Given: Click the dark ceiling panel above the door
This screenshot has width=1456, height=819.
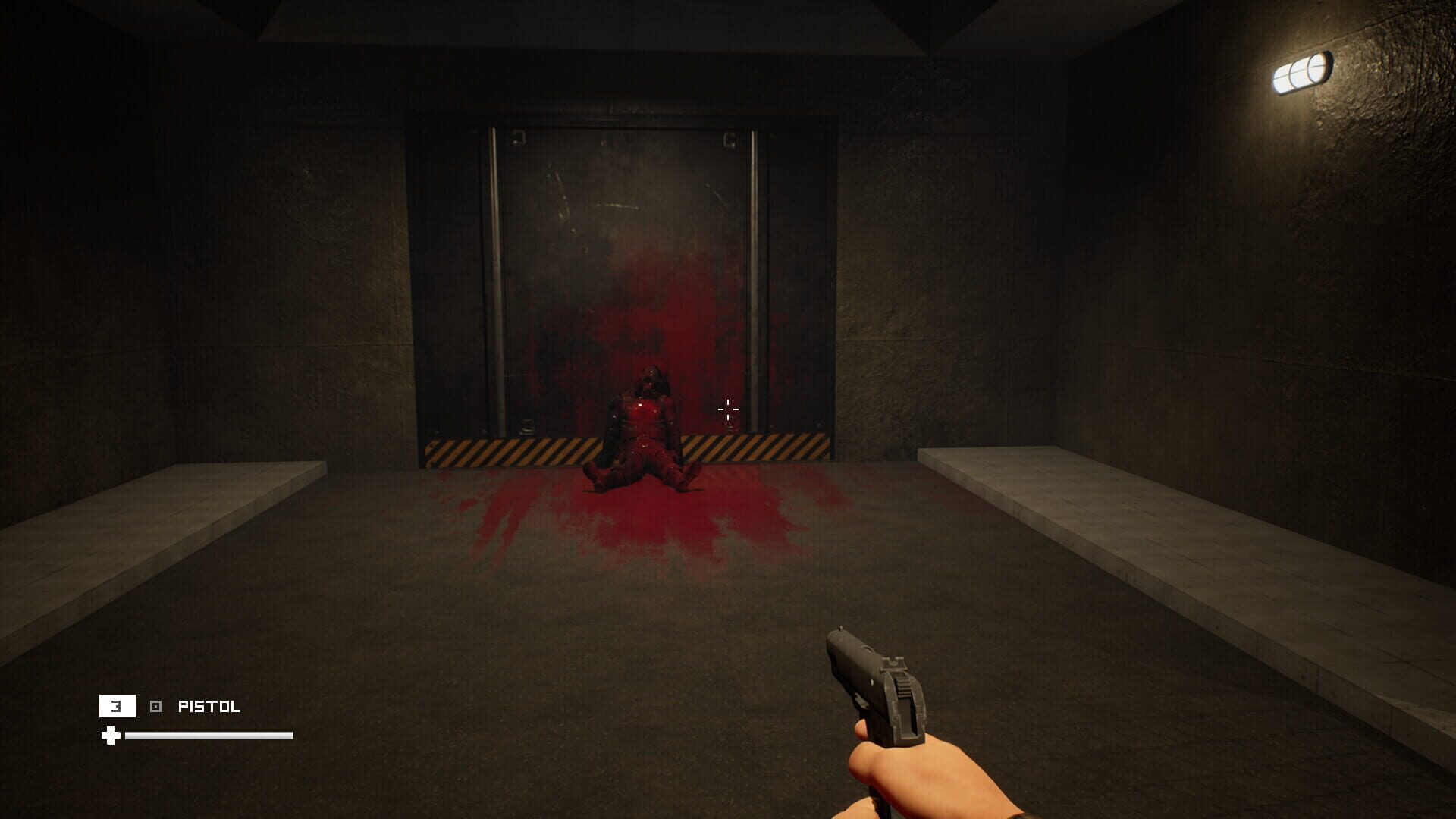Looking at the screenshot, I should [622, 30].
